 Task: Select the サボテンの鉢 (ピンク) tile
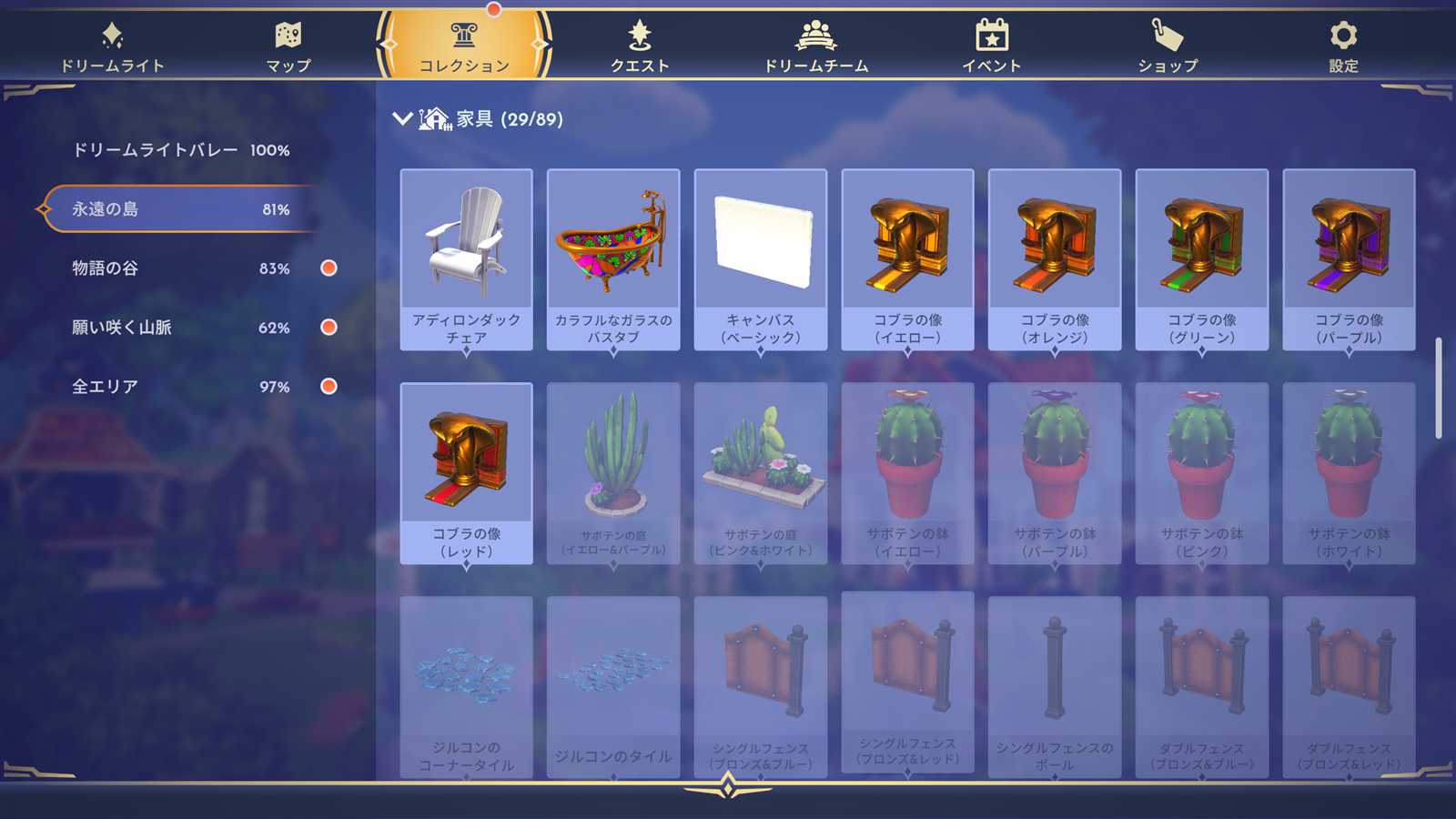[1201, 473]
